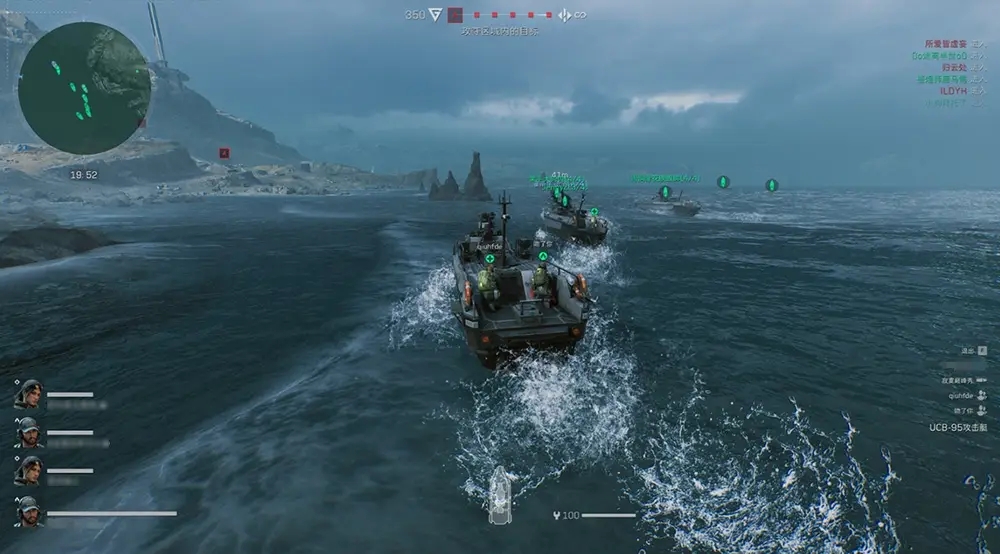Screen dimensions: 1000x554
Task: Click the boat vehicle status icon
Action: tap(499, 495)
